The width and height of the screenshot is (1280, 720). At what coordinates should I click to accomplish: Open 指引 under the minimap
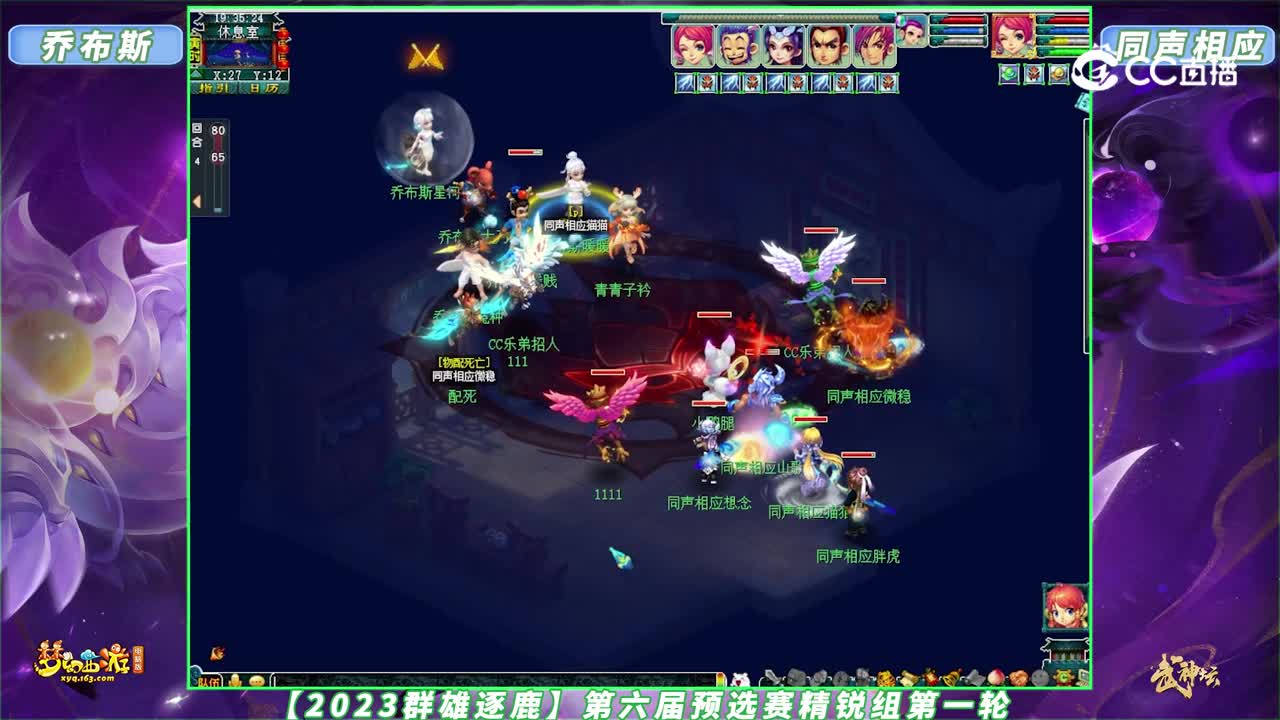point(214,88)
